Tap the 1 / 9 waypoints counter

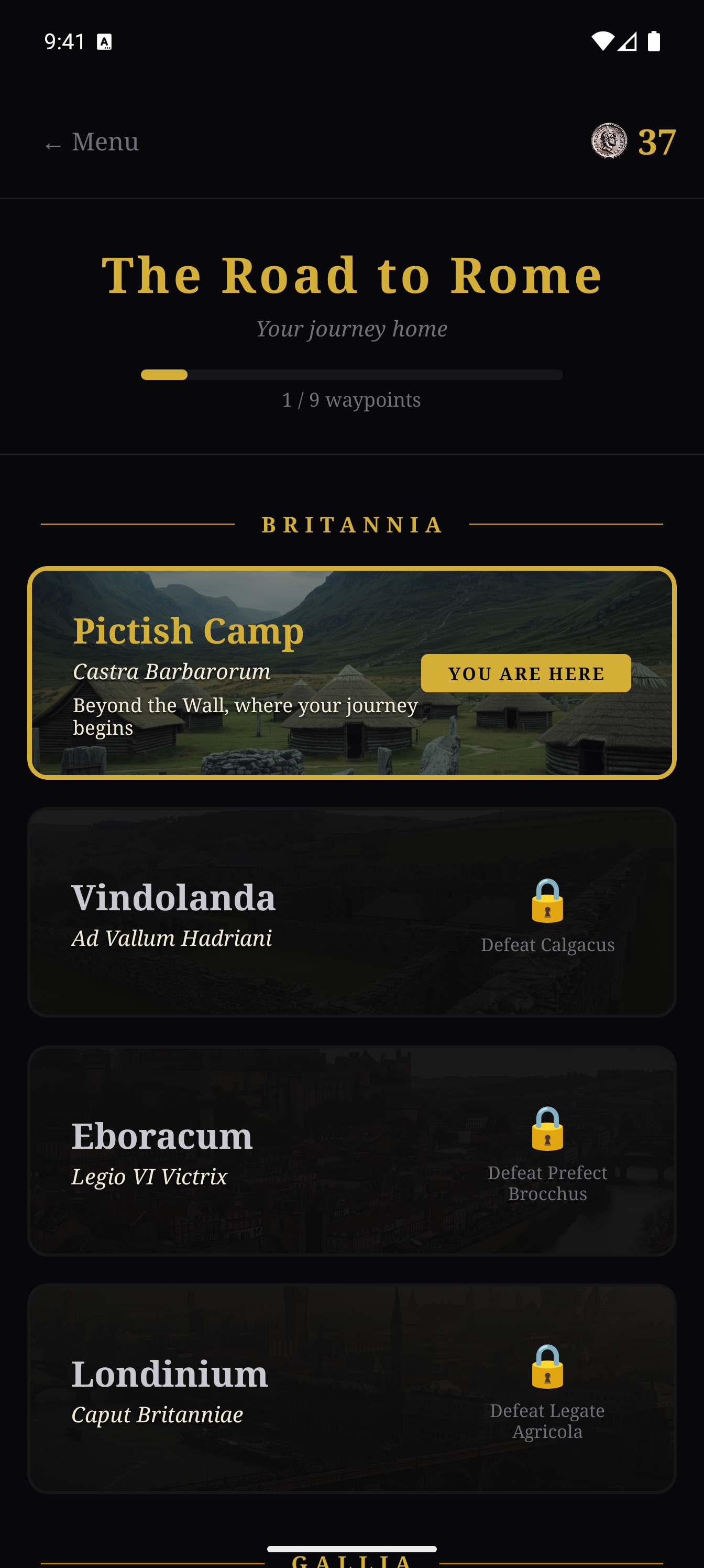(x=351, y=399)
